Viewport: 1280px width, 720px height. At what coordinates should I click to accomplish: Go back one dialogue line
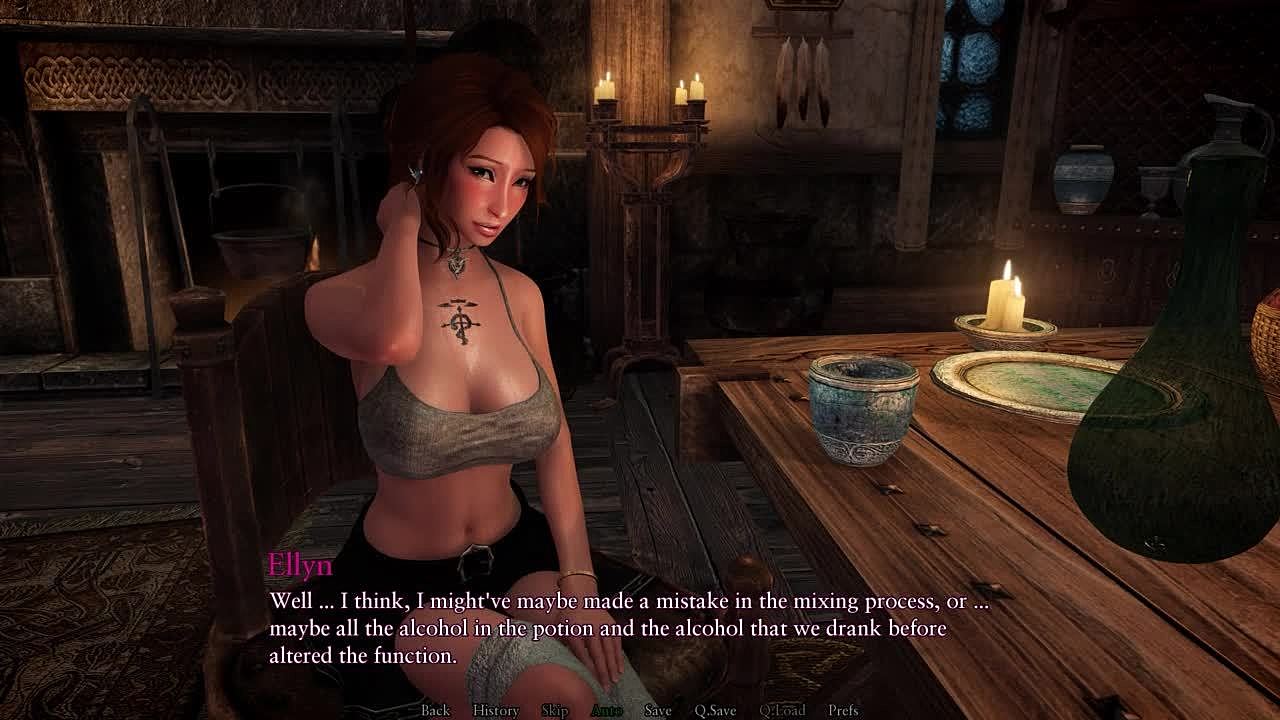click(x=435, y=710)
